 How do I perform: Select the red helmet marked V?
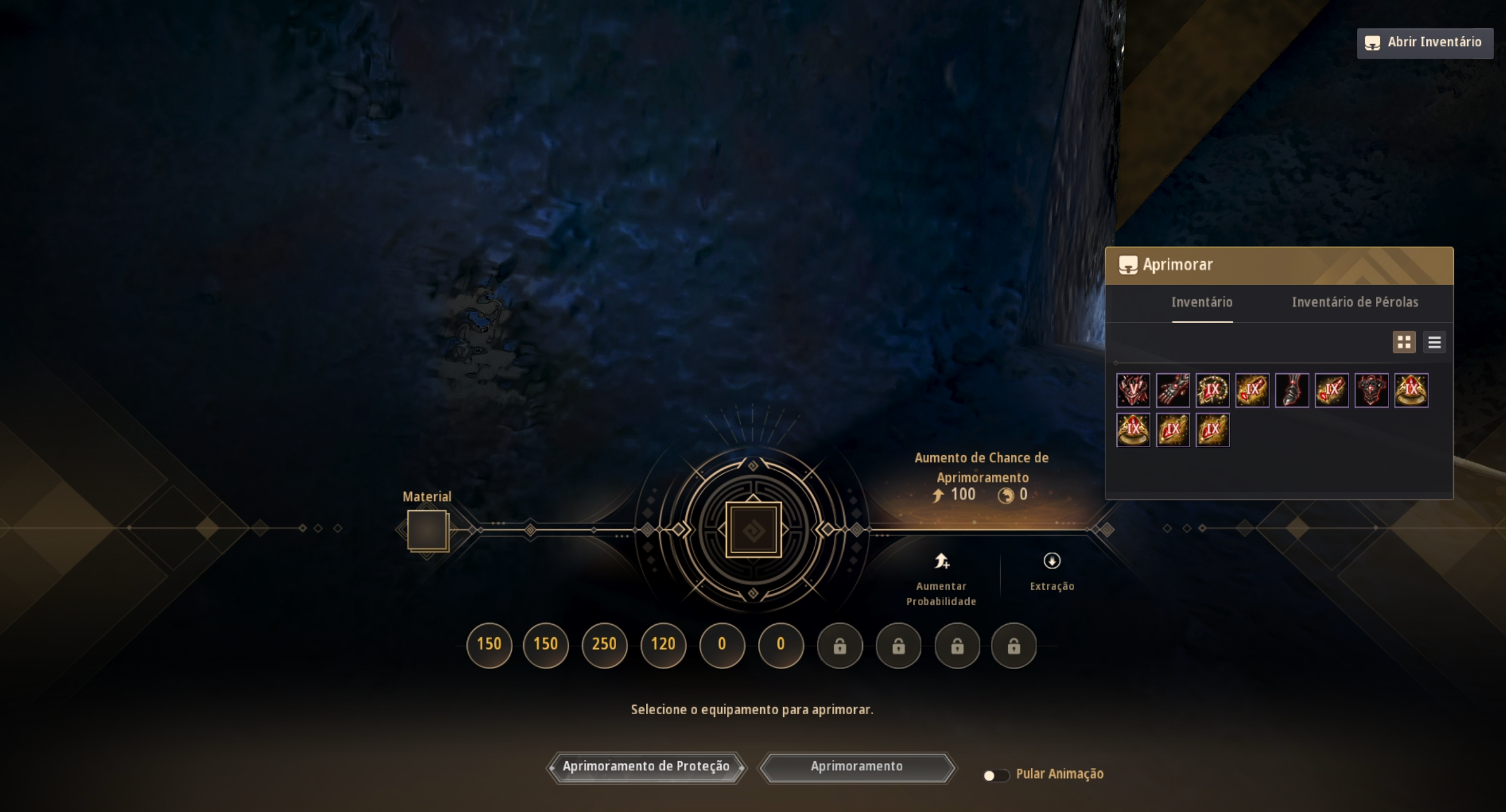click(x=1133, y=390)
